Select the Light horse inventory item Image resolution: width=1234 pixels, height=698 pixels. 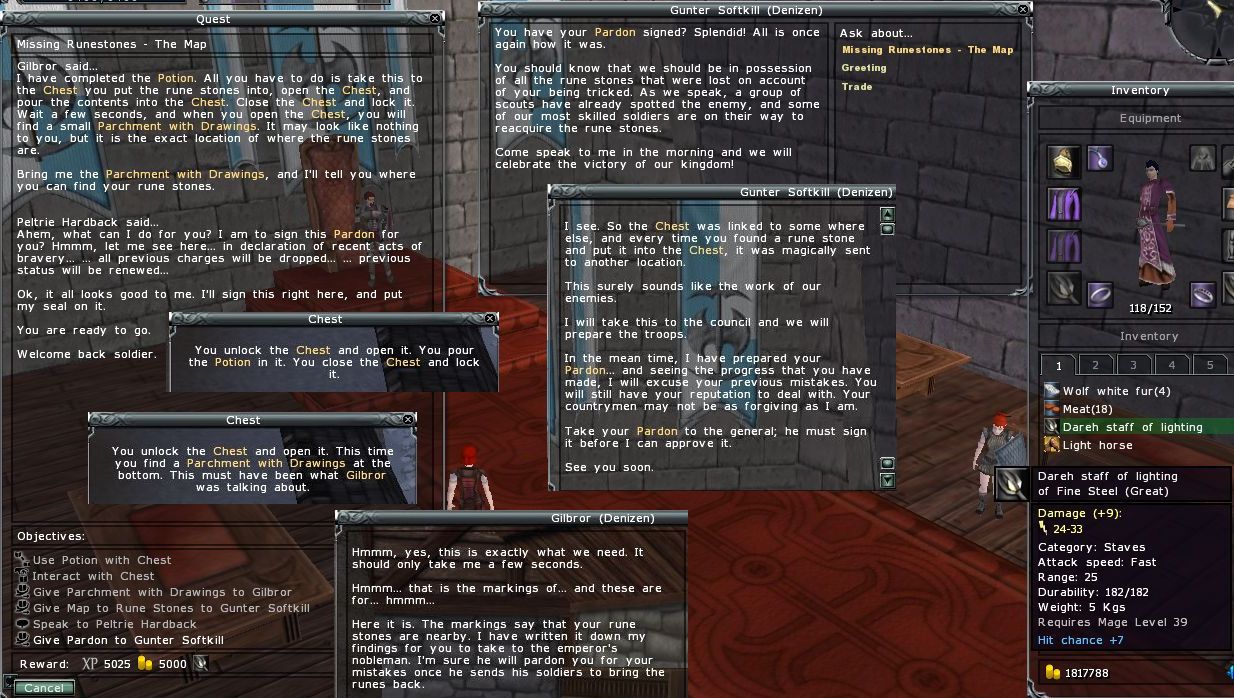click(1097, 445)
